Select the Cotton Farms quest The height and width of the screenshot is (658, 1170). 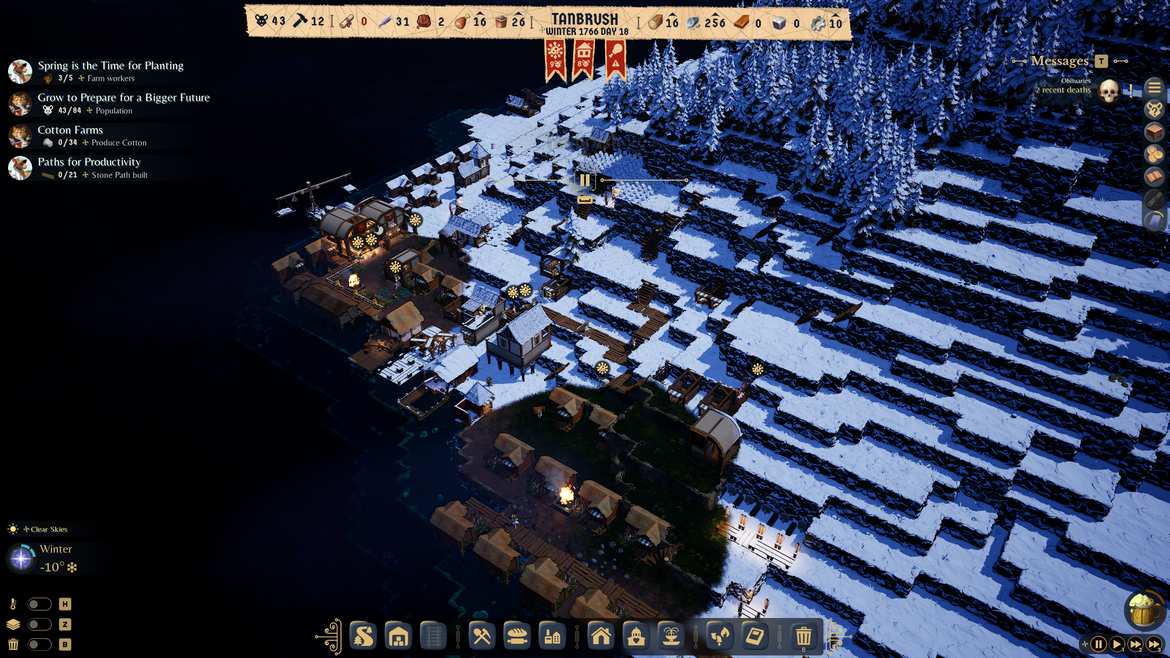tap(70, 130)
